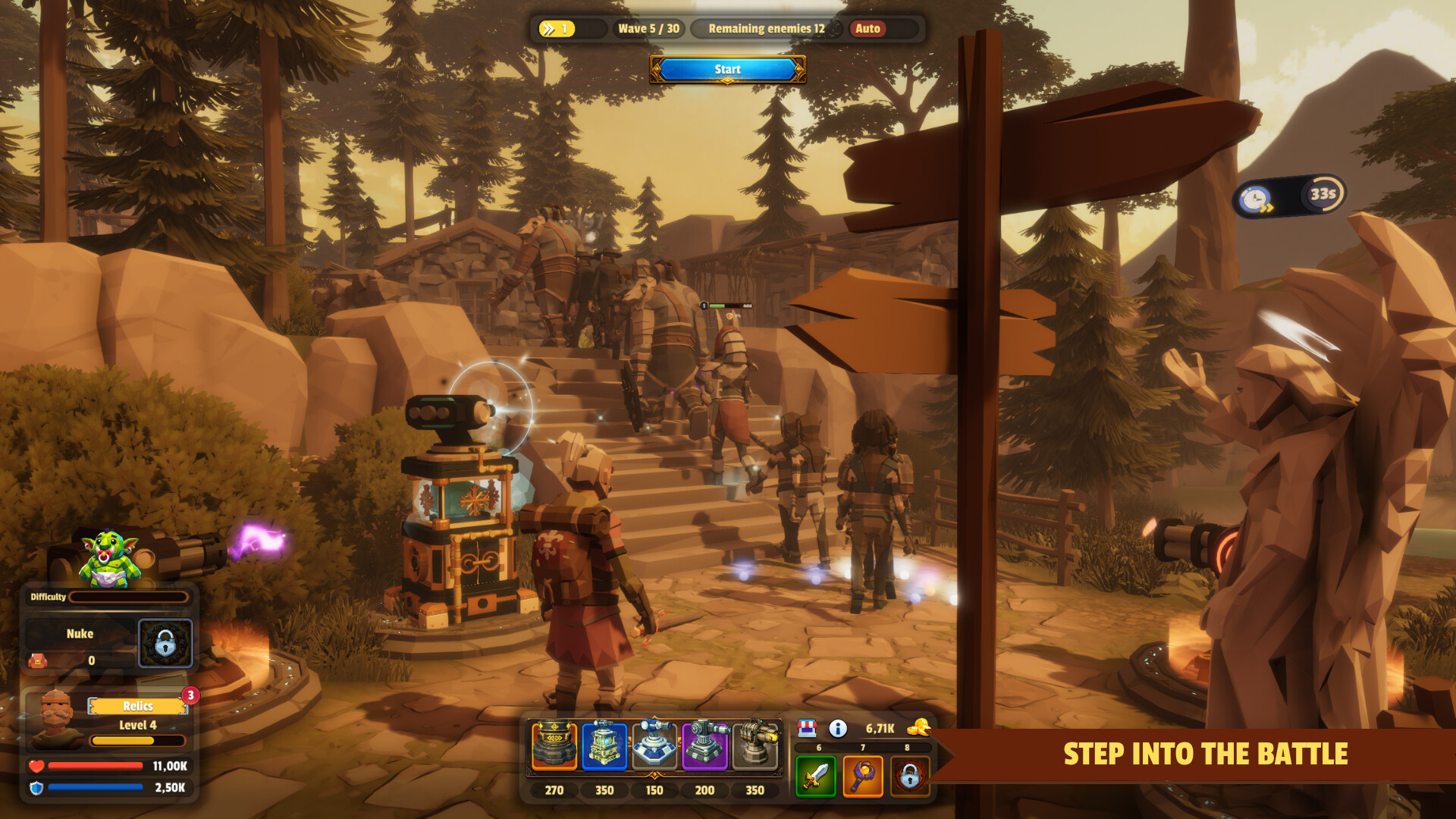Select the orange tower costing 270
The image size is (1456, 819).
[554, 745]
